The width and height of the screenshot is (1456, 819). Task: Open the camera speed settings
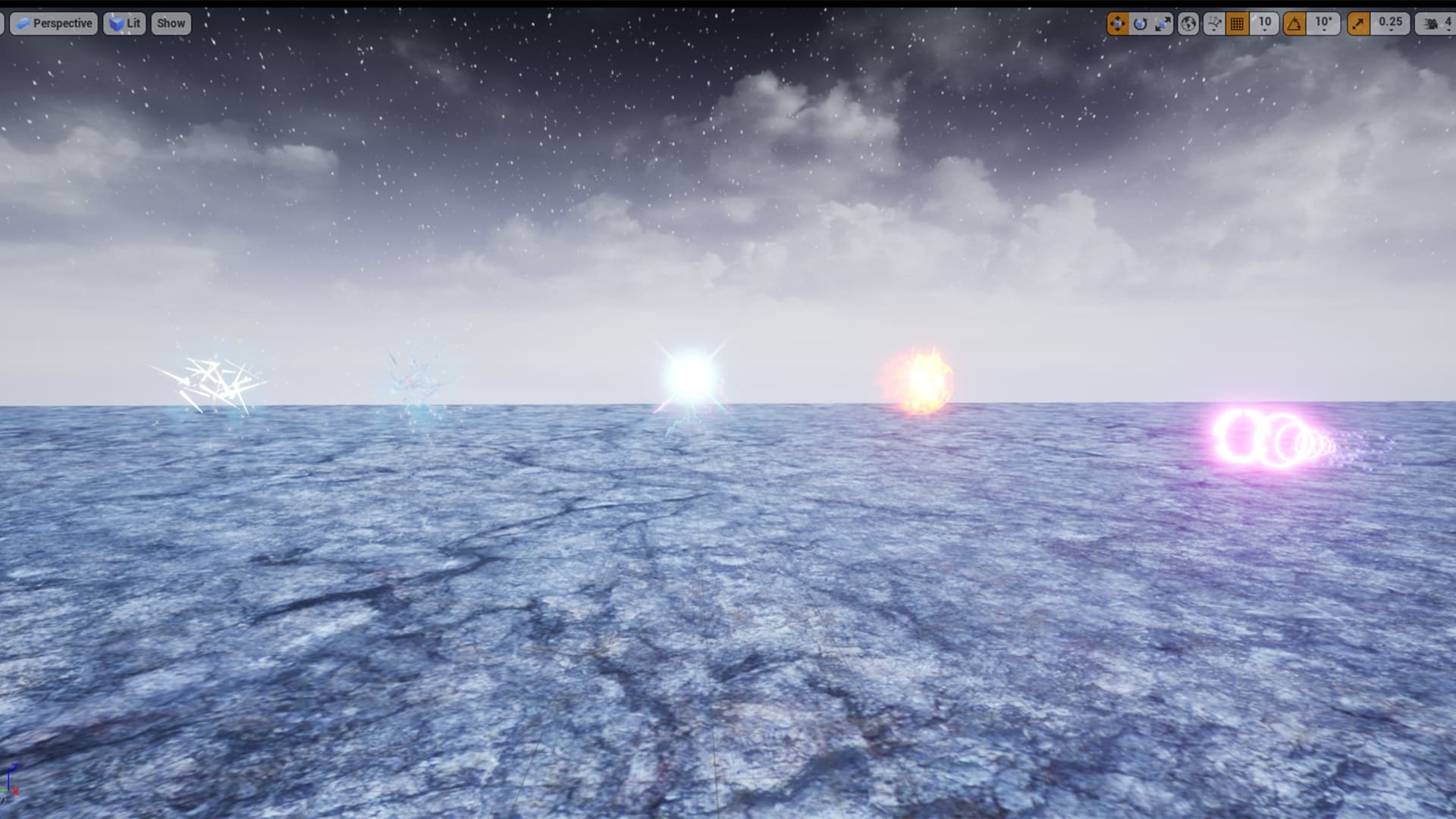pos(1429,24)
